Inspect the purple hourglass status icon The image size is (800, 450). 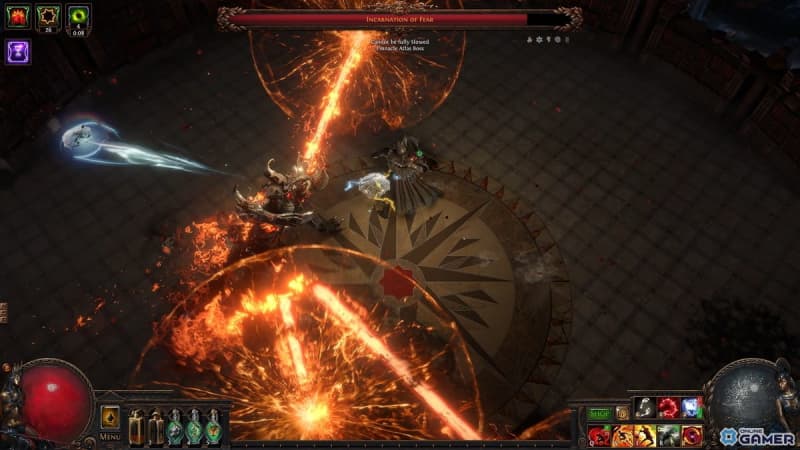coord(18,51)
